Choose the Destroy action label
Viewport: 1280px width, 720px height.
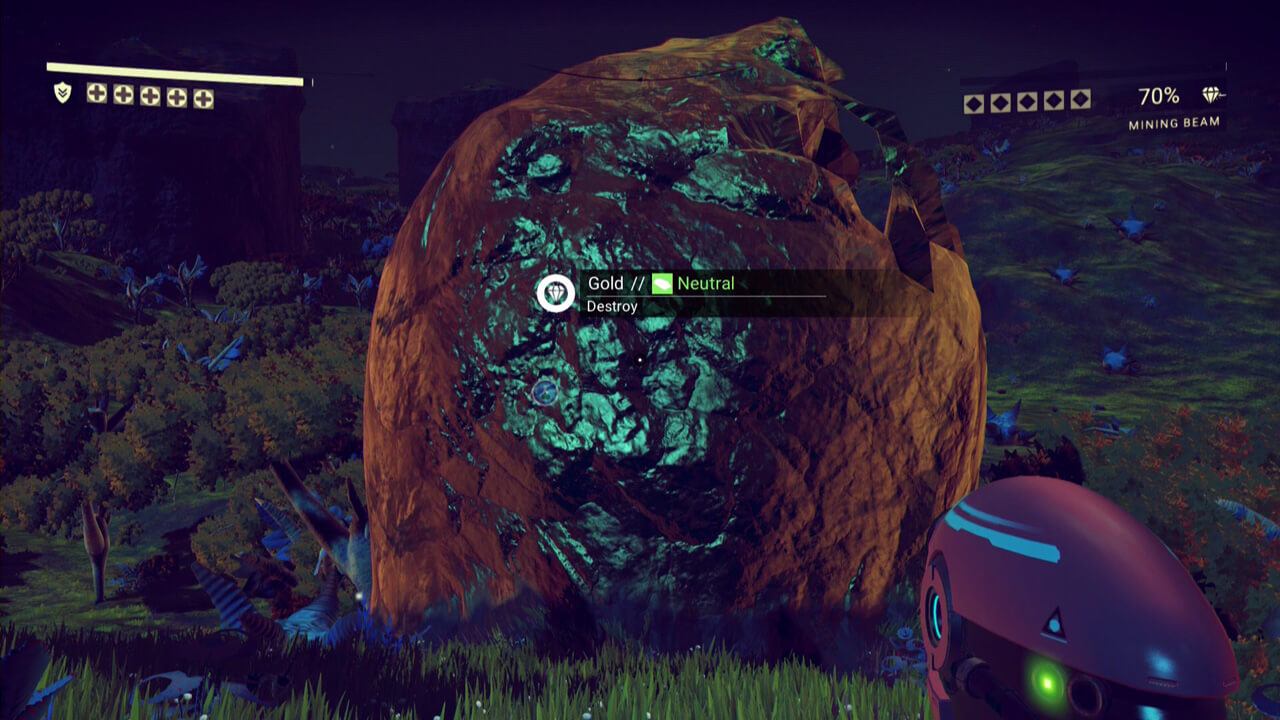[612, 306]
